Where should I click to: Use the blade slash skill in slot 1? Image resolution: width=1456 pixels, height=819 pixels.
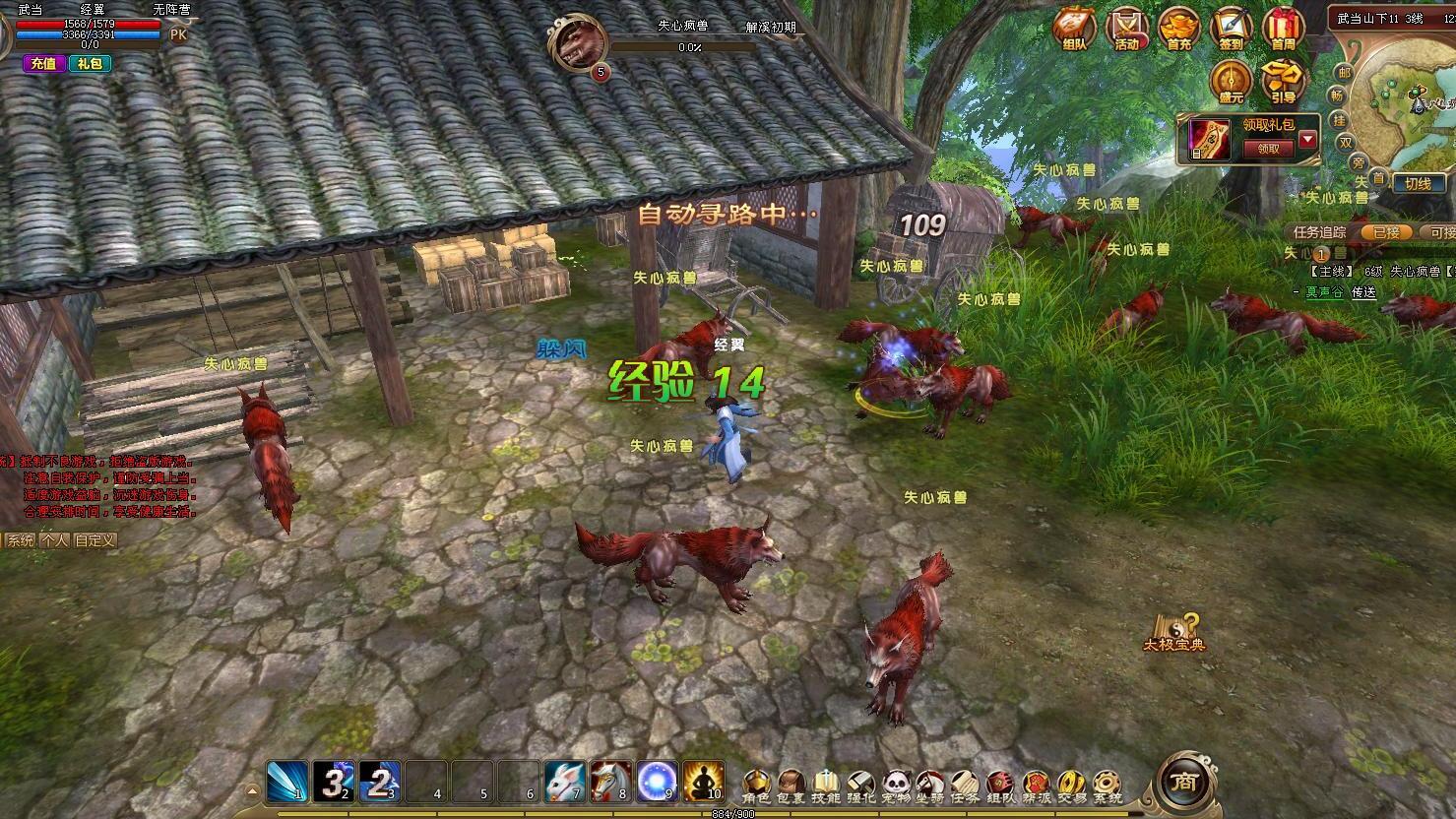[x=286, y=781]
